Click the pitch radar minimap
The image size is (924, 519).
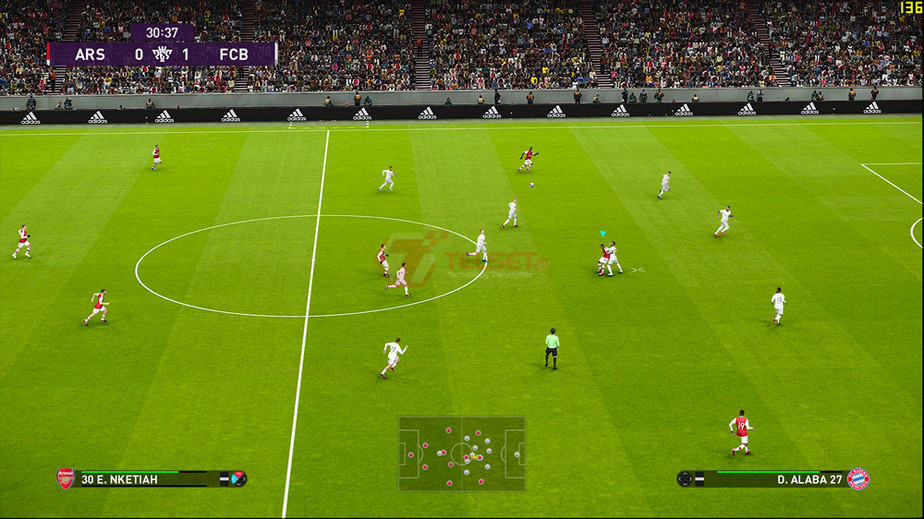(461, 453)
